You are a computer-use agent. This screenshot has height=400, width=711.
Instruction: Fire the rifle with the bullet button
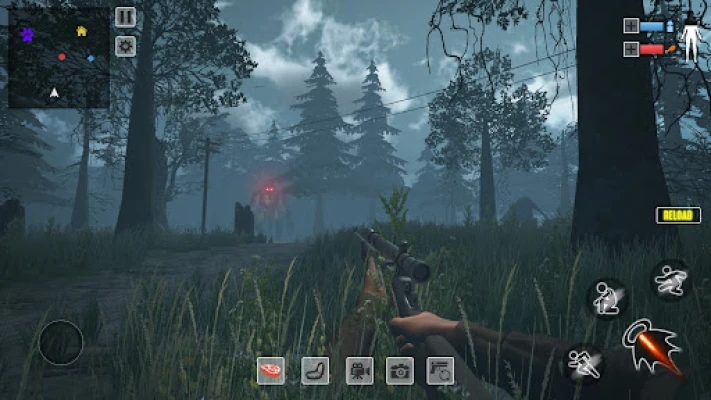click(x=651, y=346)
